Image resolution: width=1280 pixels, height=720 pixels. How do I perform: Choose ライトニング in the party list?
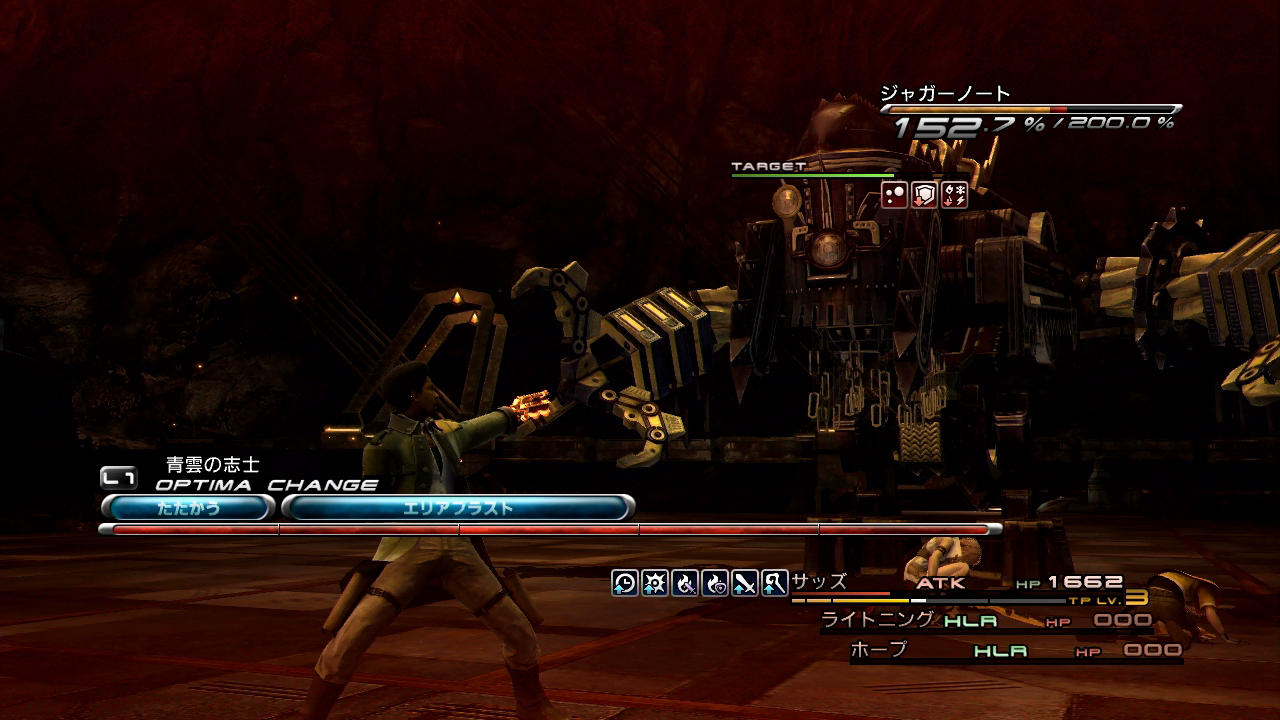[877, 619]
